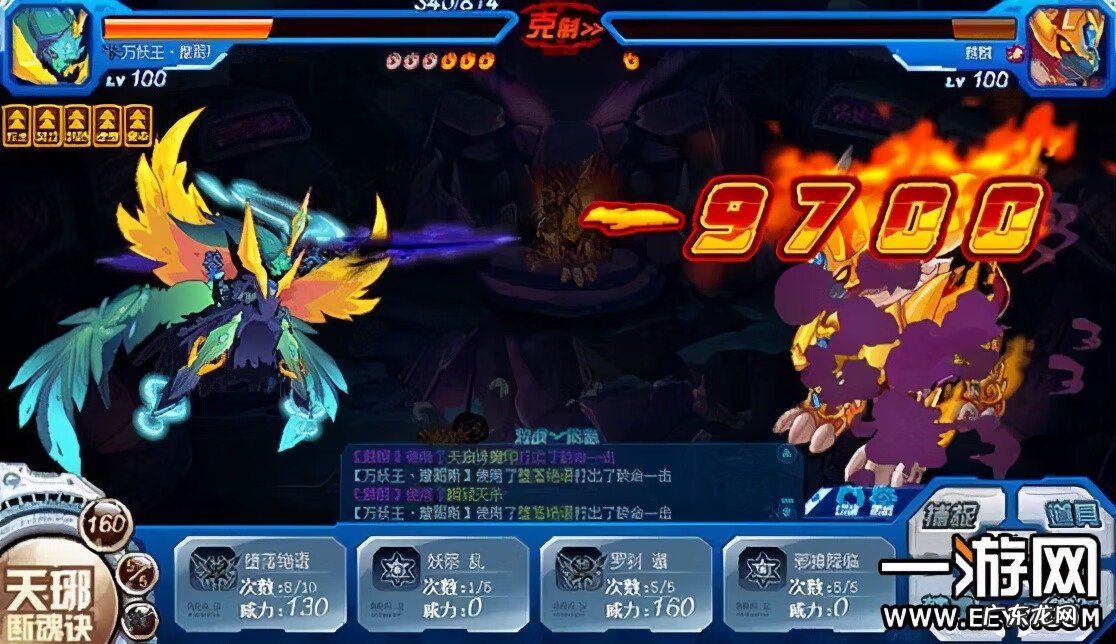This screenshot has height=644, width=1116.
Task: Open the 道具 items menu
Action: 1067,514
